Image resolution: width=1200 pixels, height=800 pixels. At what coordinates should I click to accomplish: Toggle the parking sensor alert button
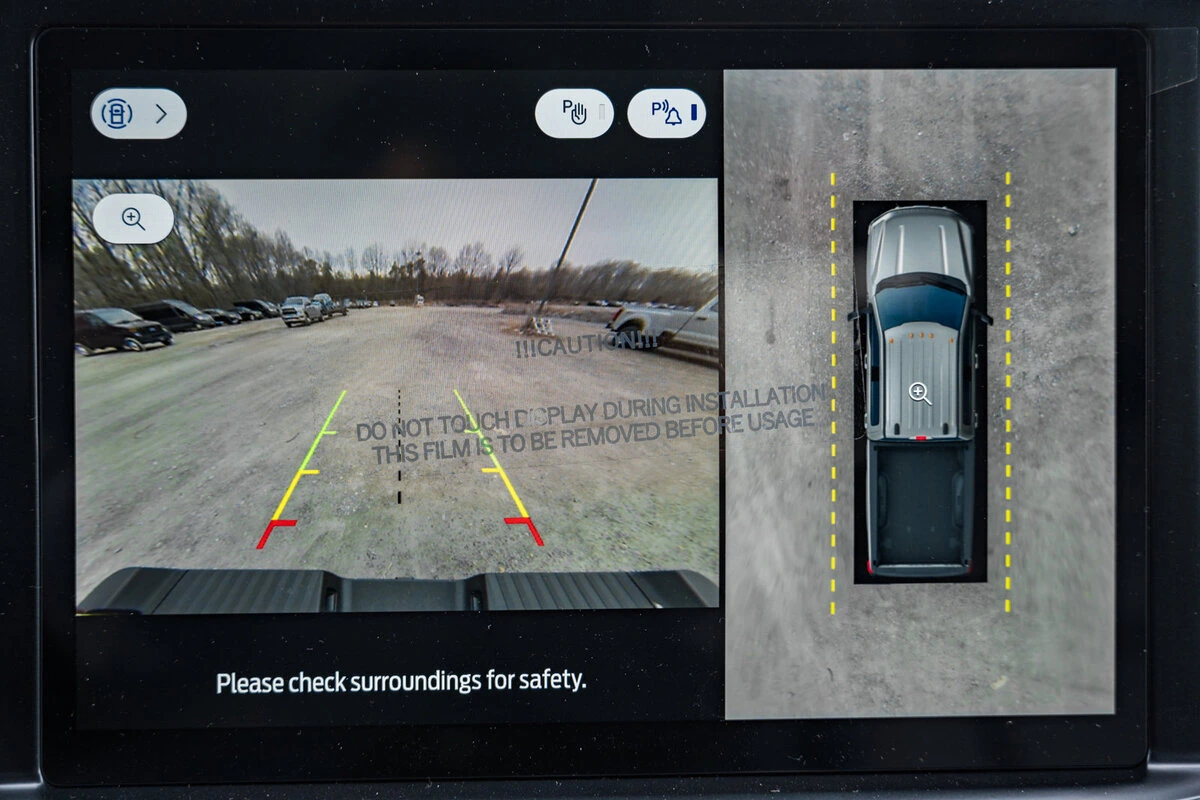[x=666, y=113]
